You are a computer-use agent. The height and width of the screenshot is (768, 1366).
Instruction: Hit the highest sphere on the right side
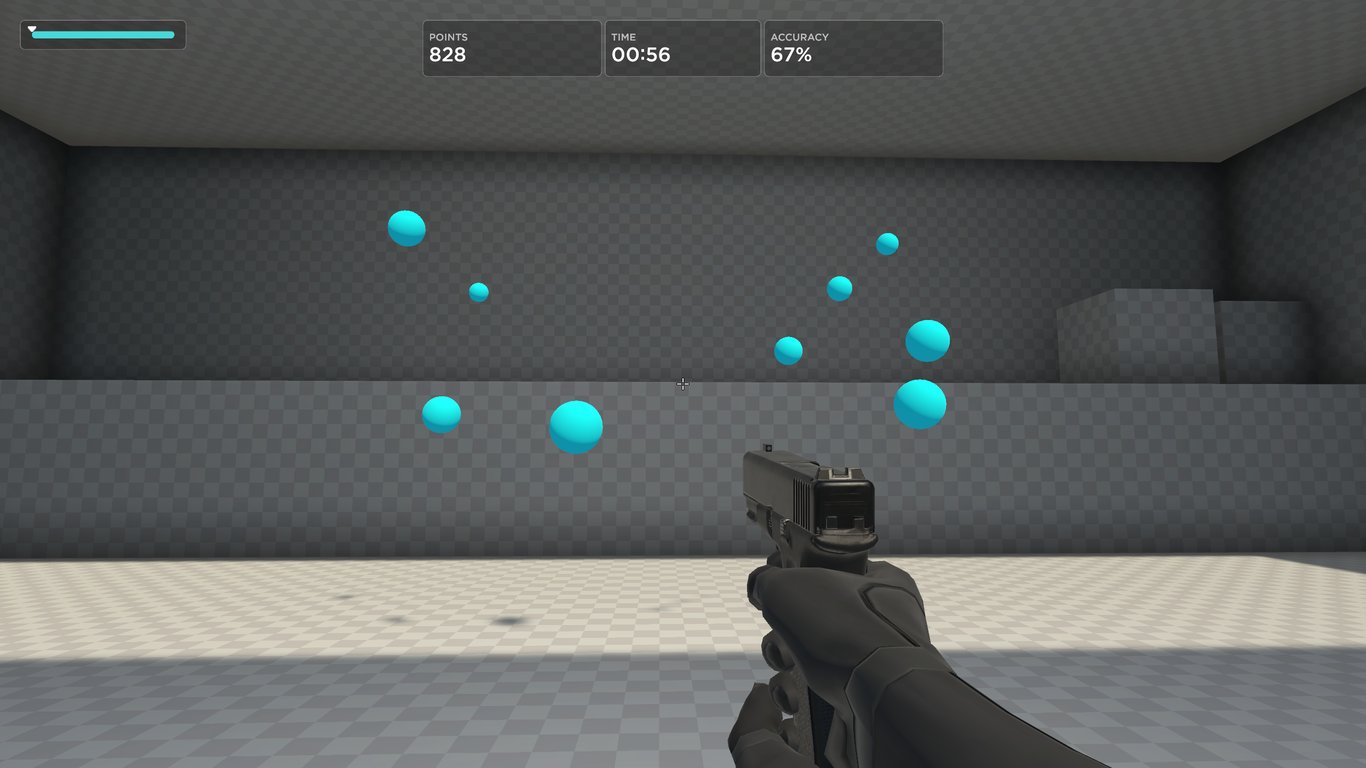click(886, 242)
